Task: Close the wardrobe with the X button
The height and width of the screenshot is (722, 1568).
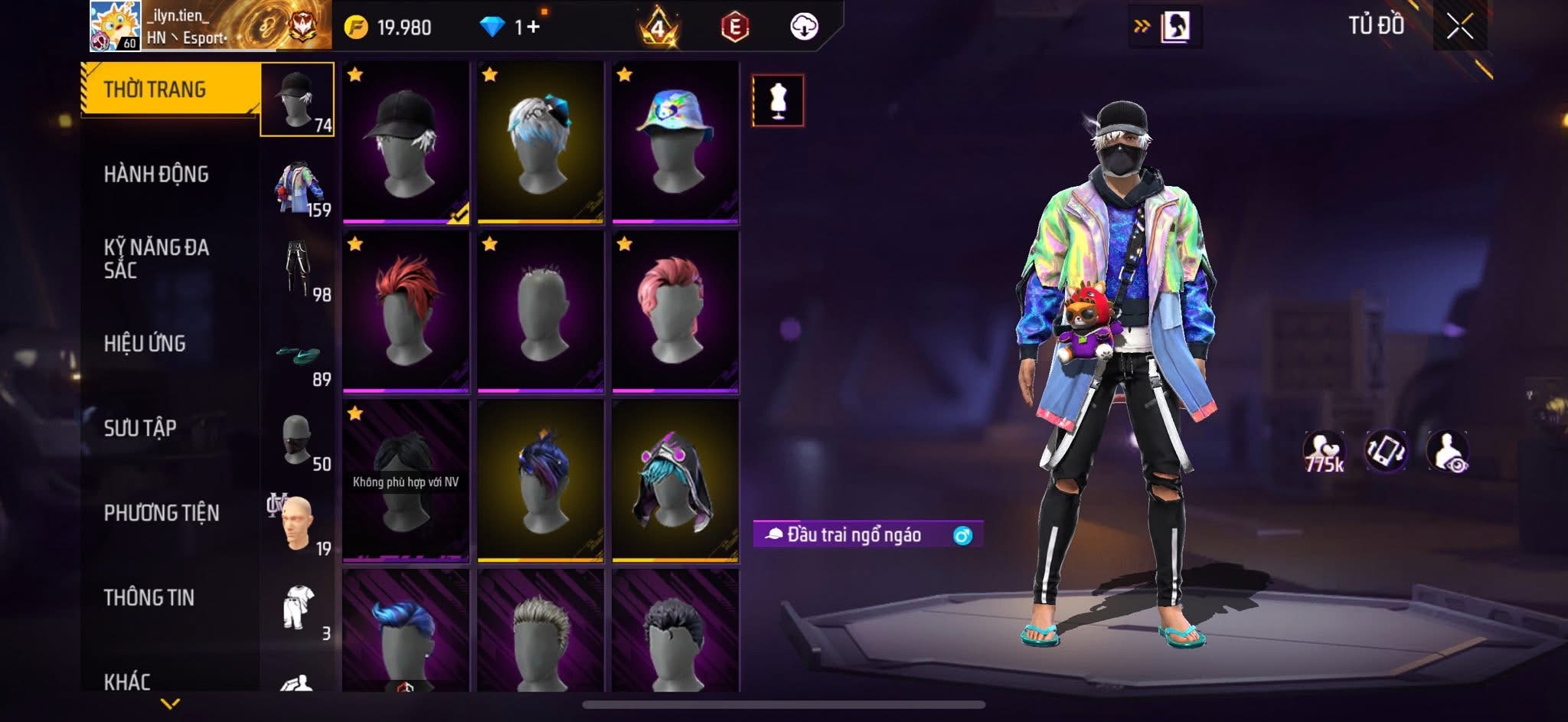Action: [x=1460, y=27]
